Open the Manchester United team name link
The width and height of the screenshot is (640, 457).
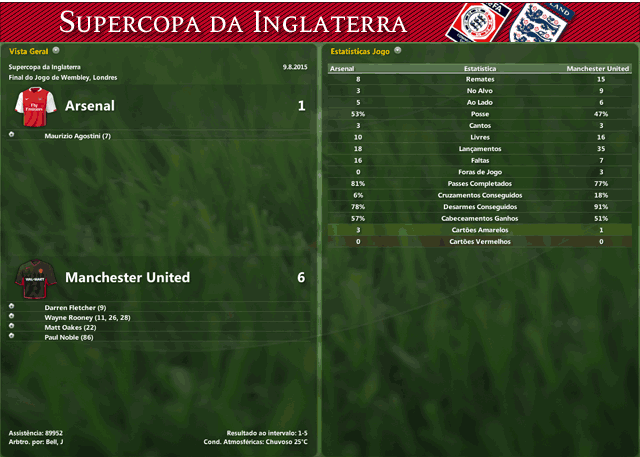coord(127,277)
